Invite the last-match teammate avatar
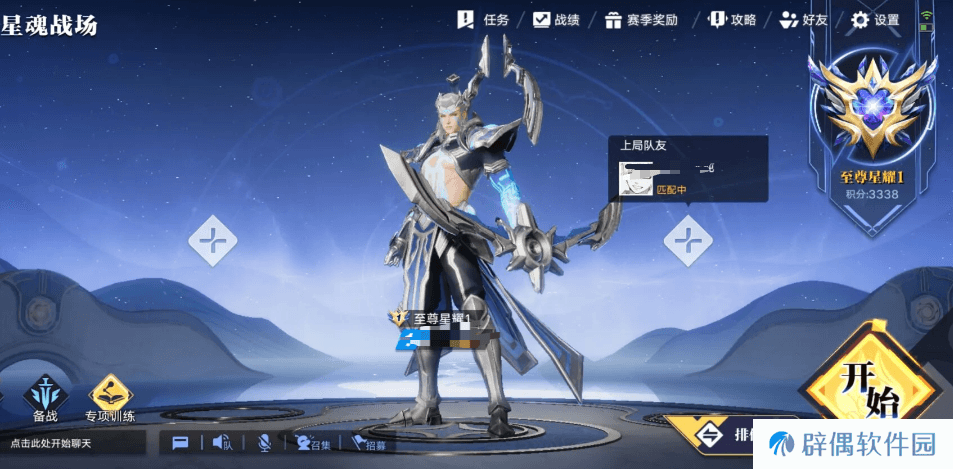Screen dimensions: 953x469 click(634, 180)
